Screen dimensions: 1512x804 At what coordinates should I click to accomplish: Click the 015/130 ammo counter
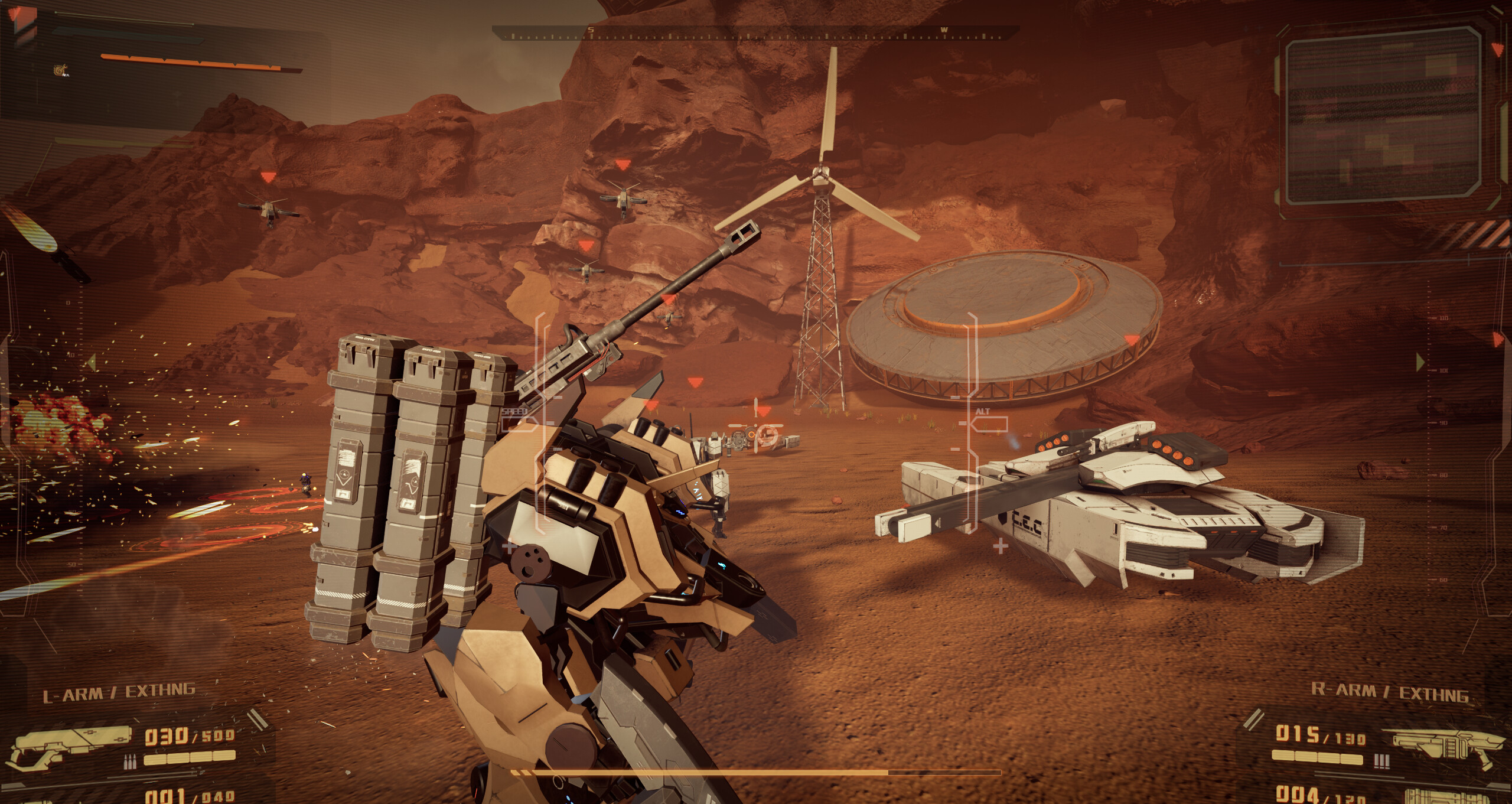pos(1320,736)
